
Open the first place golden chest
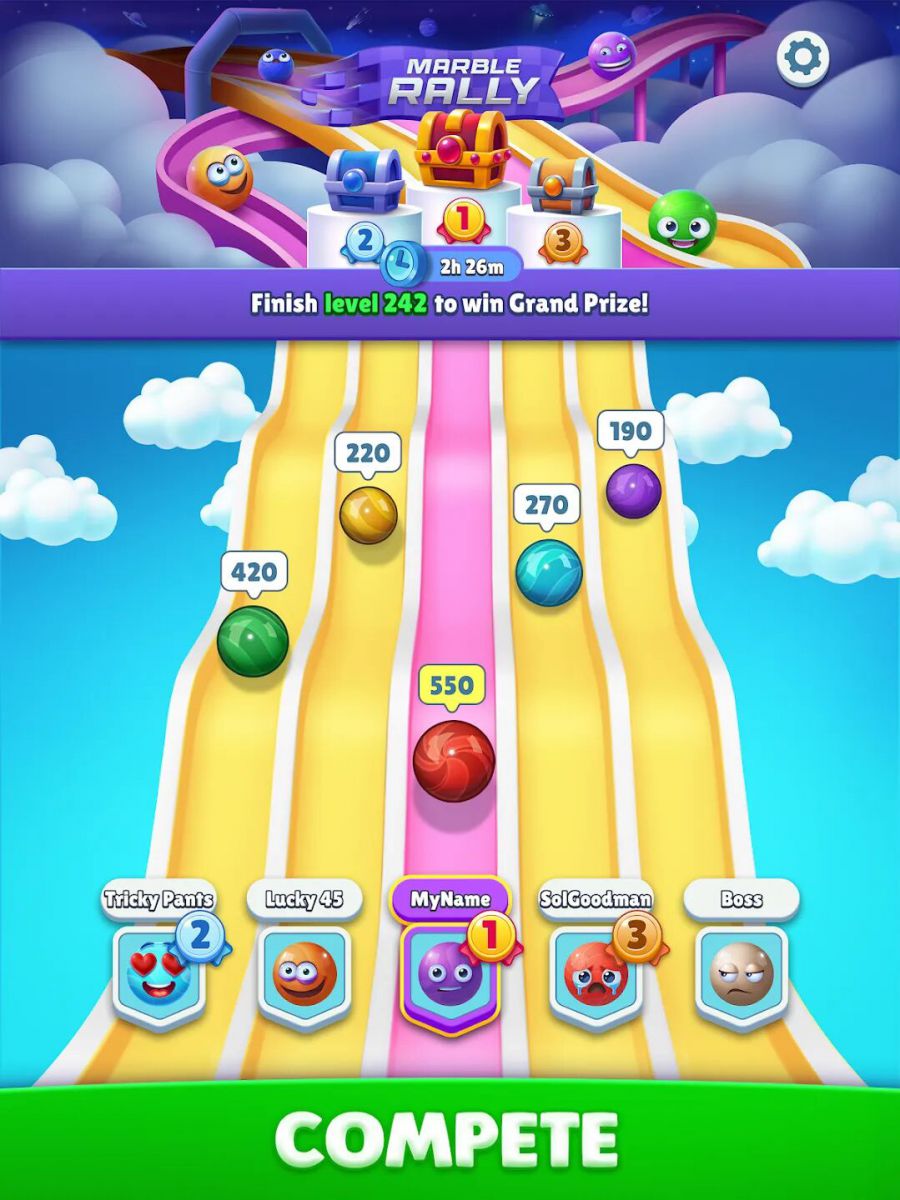(x=462, y=148)
